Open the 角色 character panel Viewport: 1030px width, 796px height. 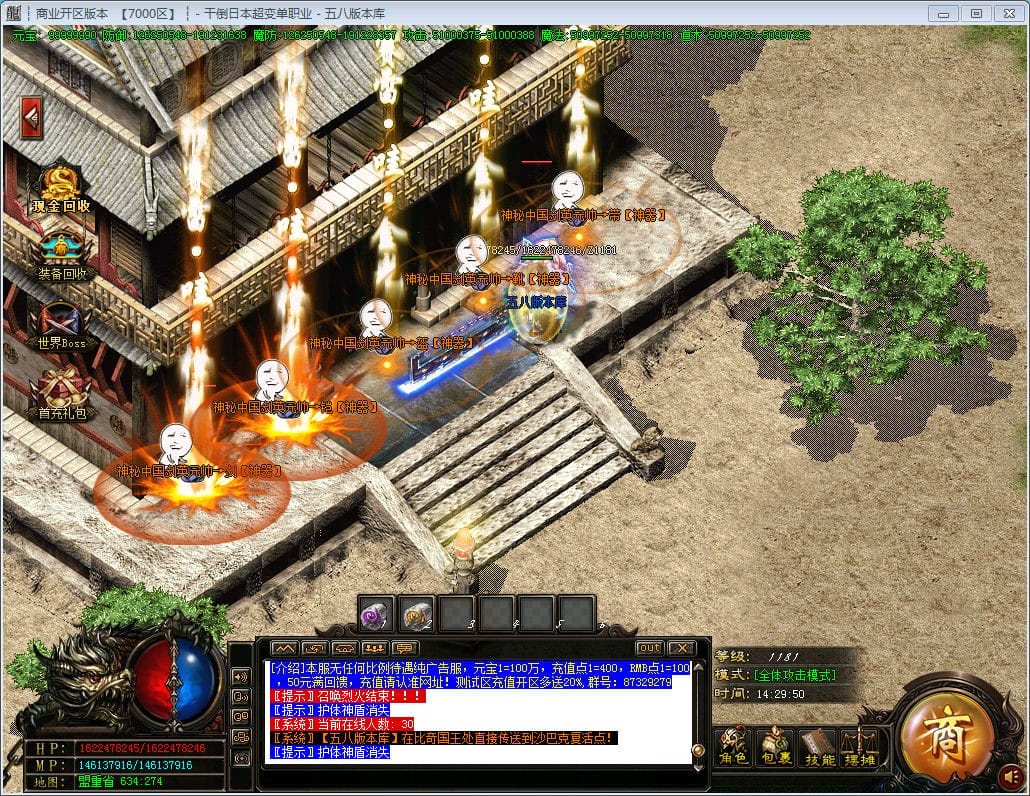click(734, 746)
